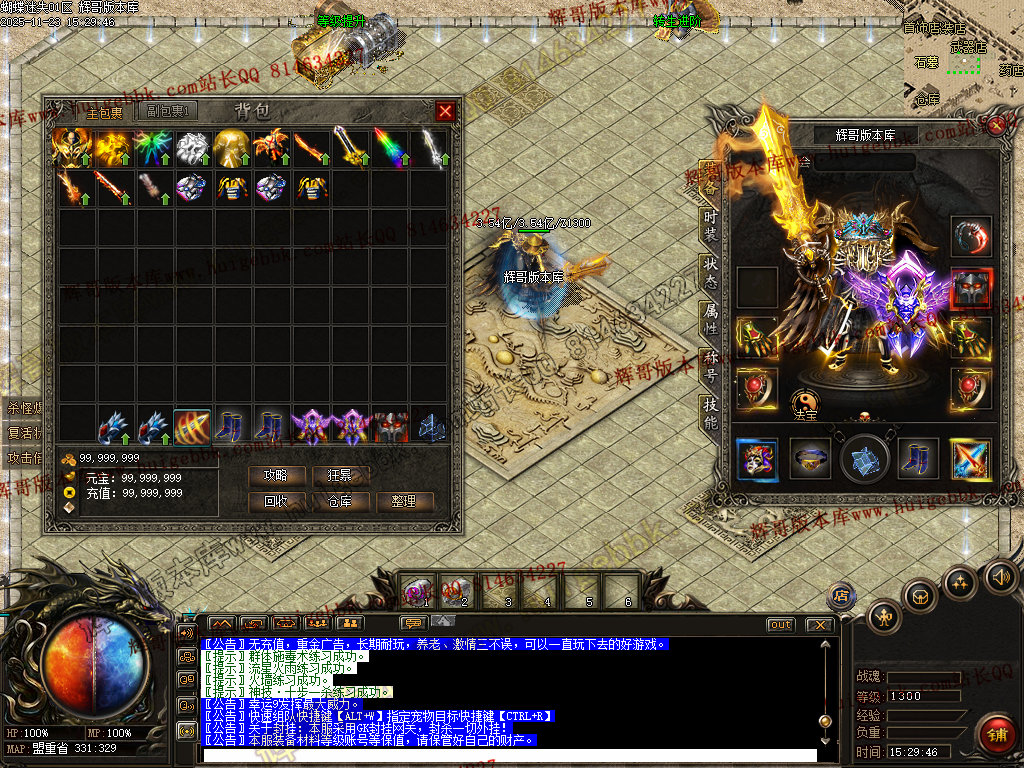Select the rainbow sword in the backpack
This screenshot has width=1024, height=768.
point(391,146)
